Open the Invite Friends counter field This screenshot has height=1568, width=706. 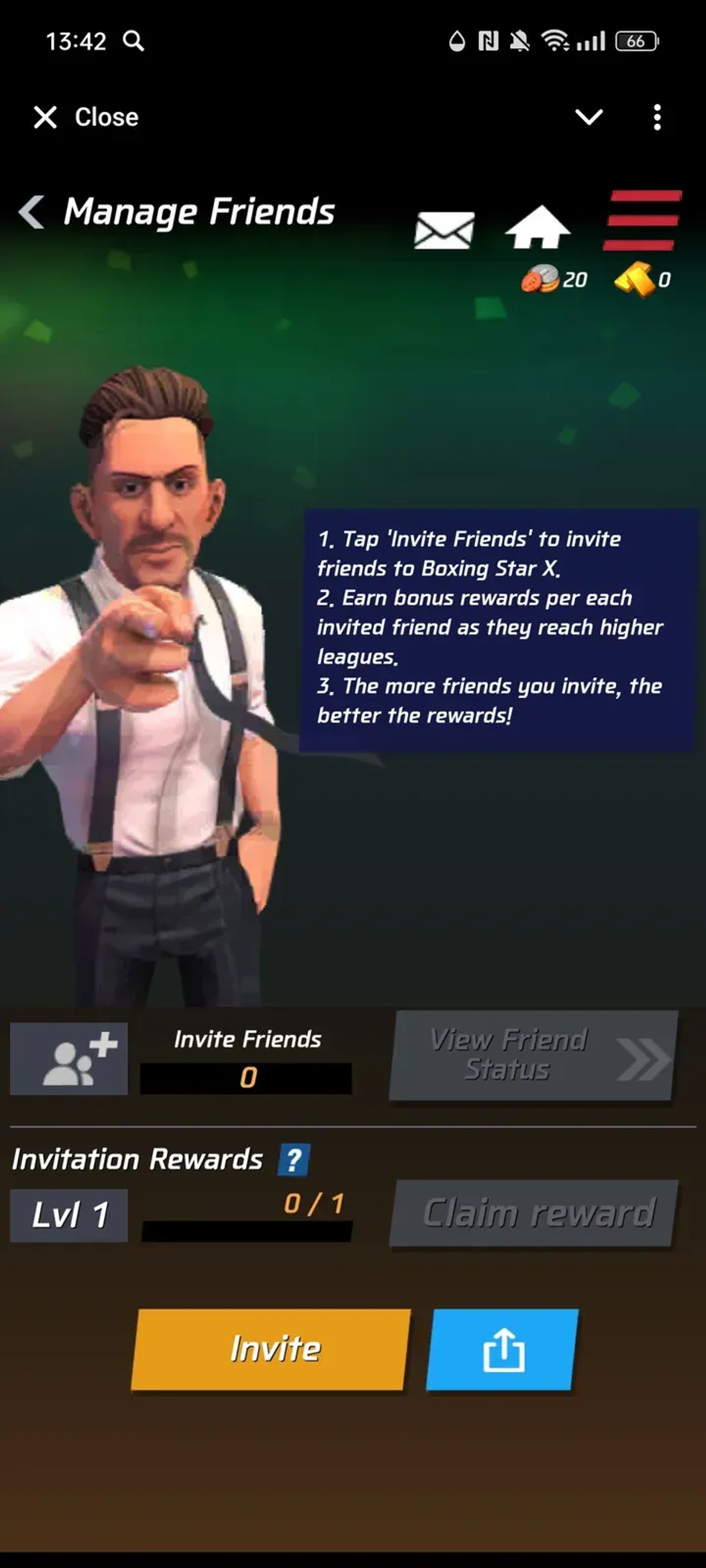(246, 1076)
